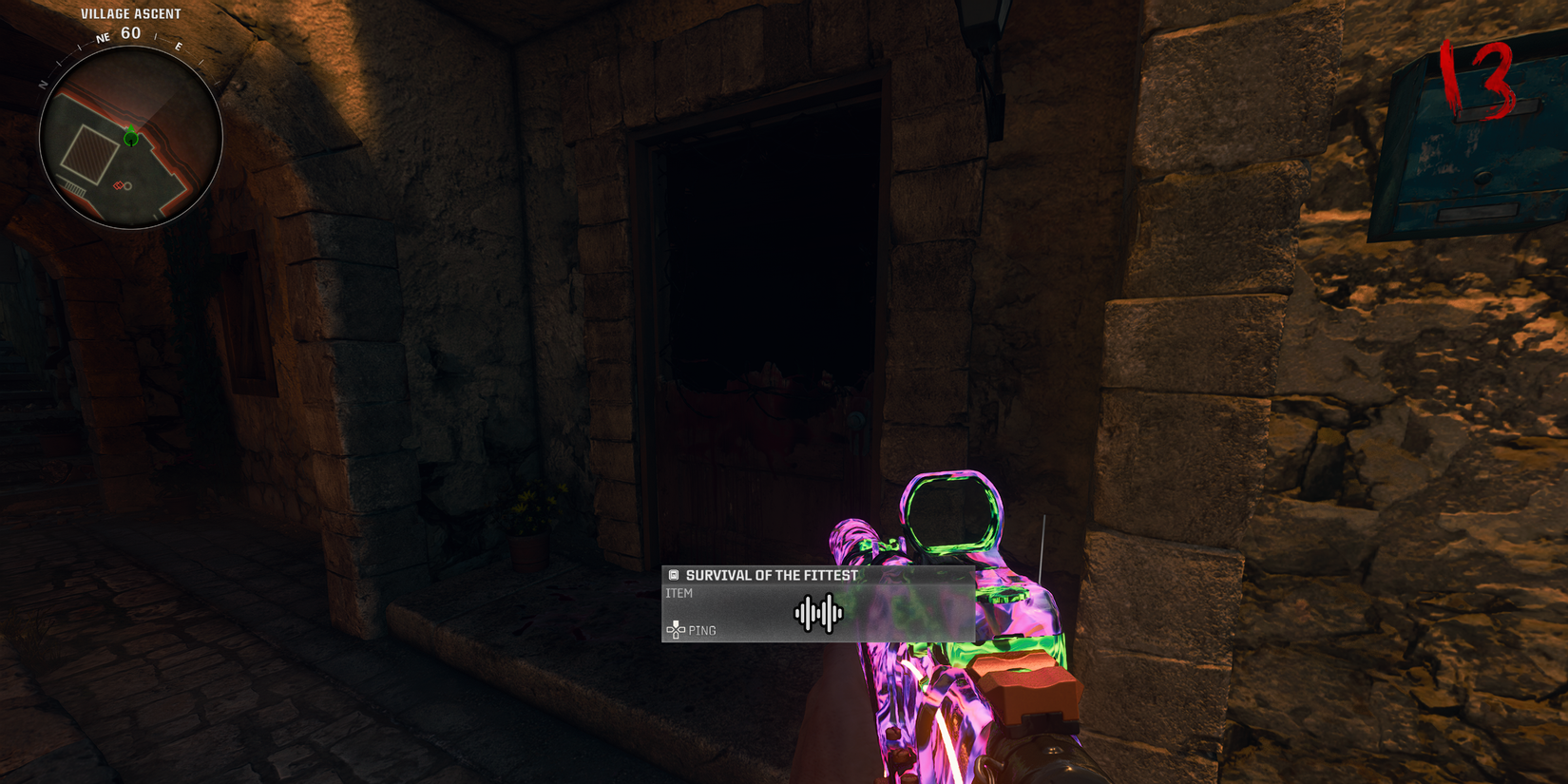Click the voice chat waveform icon

[820, 613]
